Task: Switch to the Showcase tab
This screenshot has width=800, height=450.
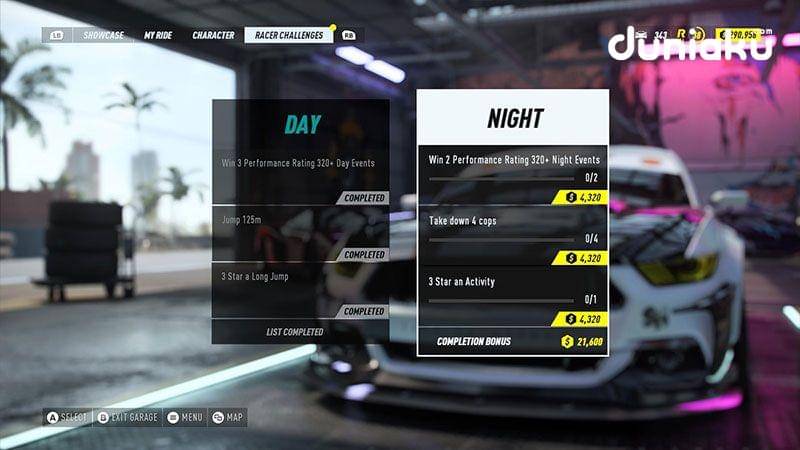Action: [x=104, y=35]
